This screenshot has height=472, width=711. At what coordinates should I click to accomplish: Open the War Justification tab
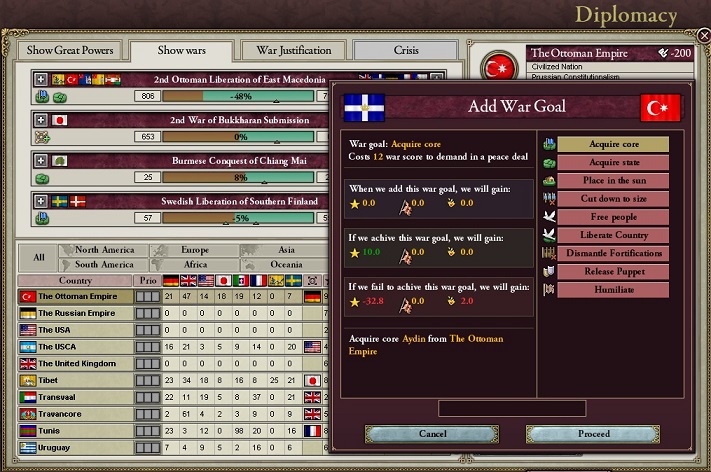pos(293,50)
